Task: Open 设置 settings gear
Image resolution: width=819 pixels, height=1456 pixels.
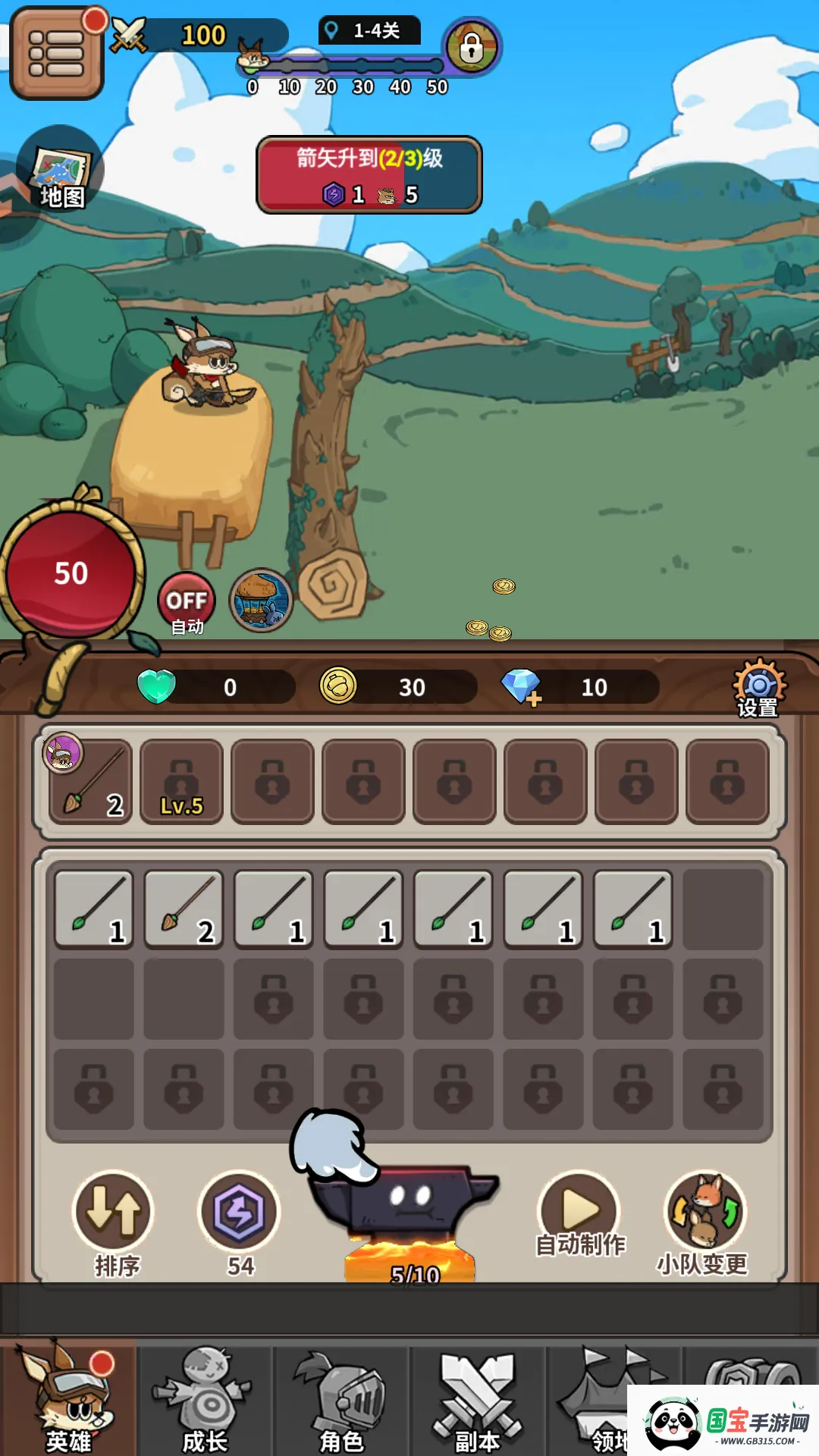Action: tap(758, 687)
